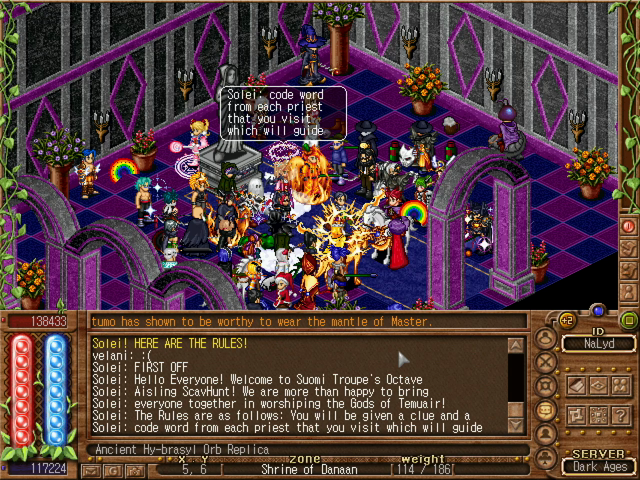
Task: Click the chat scroll up arrow
Action: tap(516, 346)
